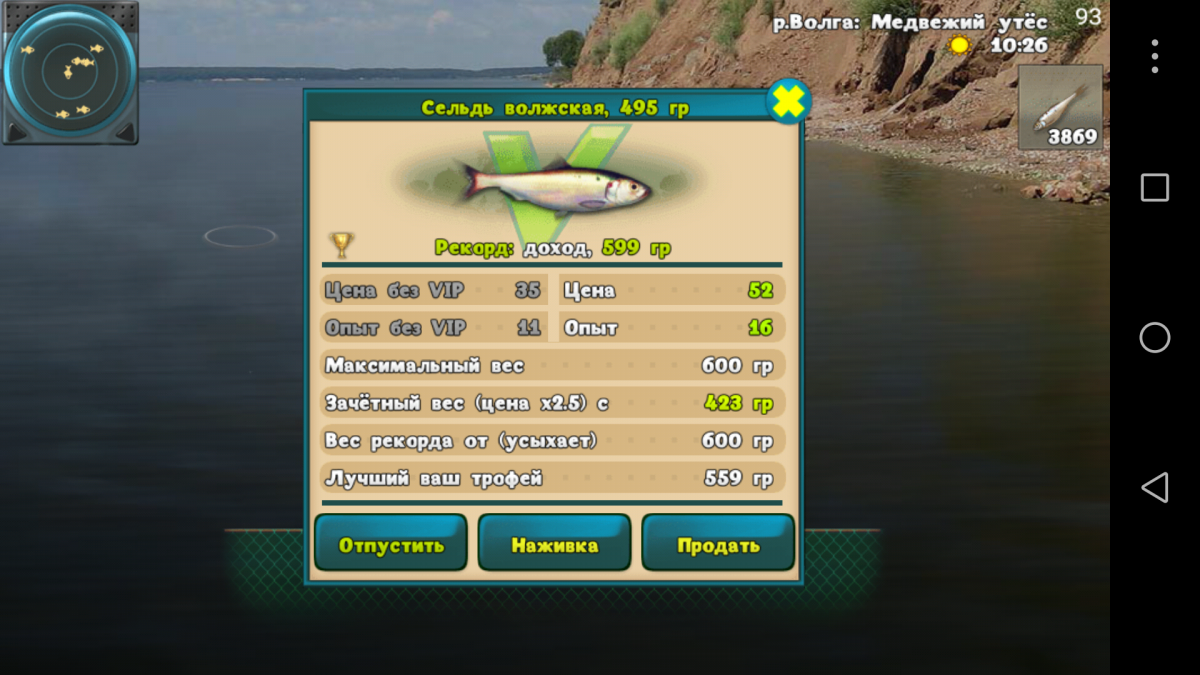Open the fish keepnet counter showing 3869
Image resolution: width=1200 pixels, height=675 pixels.
(1061, 108)
